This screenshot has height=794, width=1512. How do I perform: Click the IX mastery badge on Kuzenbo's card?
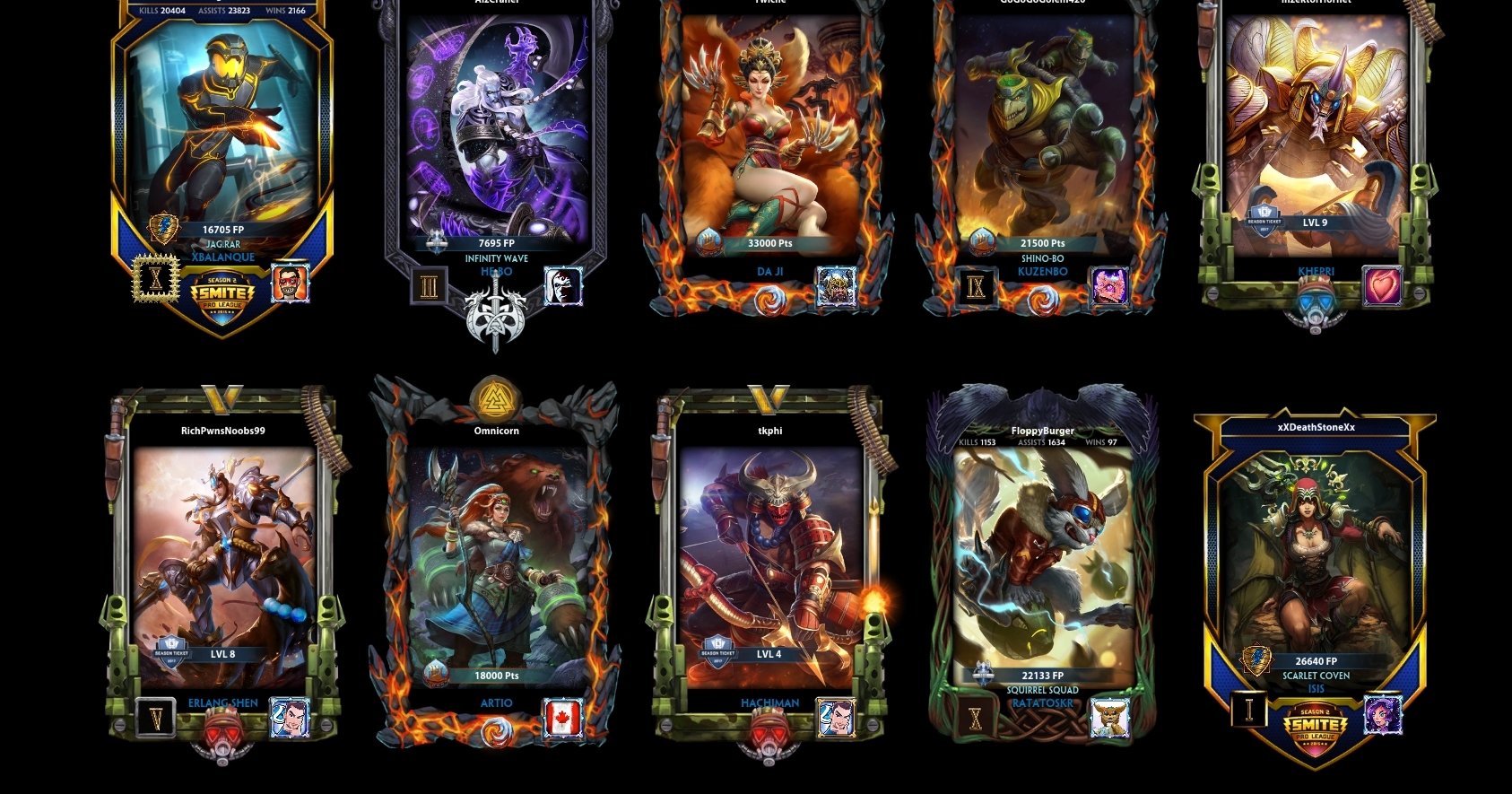(x=977, y=290)
